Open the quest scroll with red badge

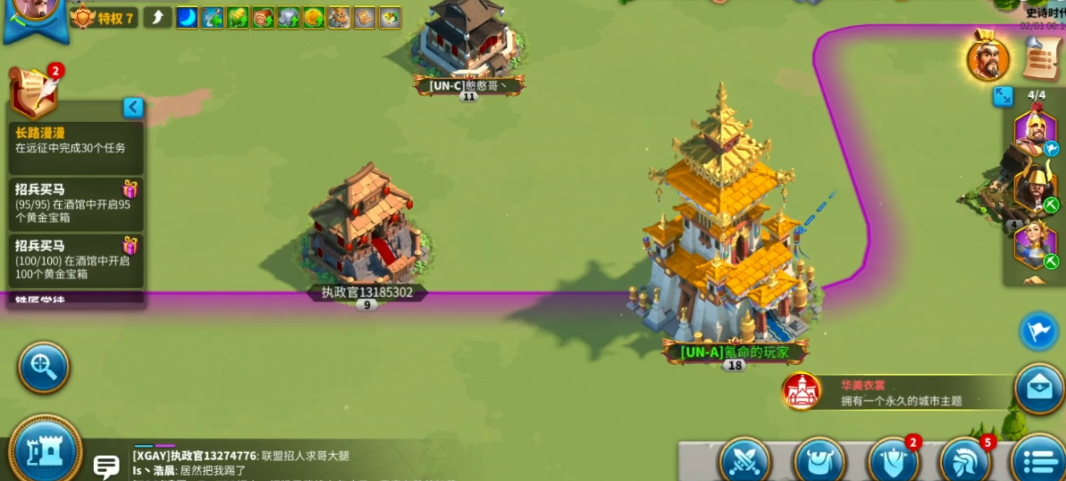pyautogui.click(x=35, y=93)
